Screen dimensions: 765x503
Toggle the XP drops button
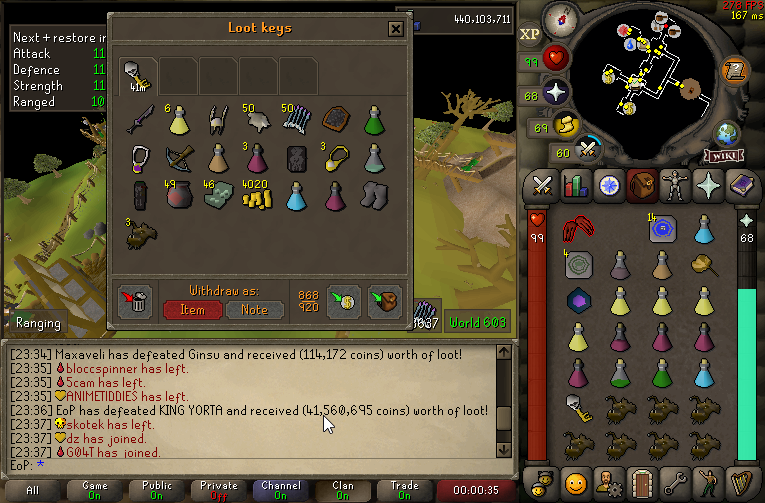530,34
